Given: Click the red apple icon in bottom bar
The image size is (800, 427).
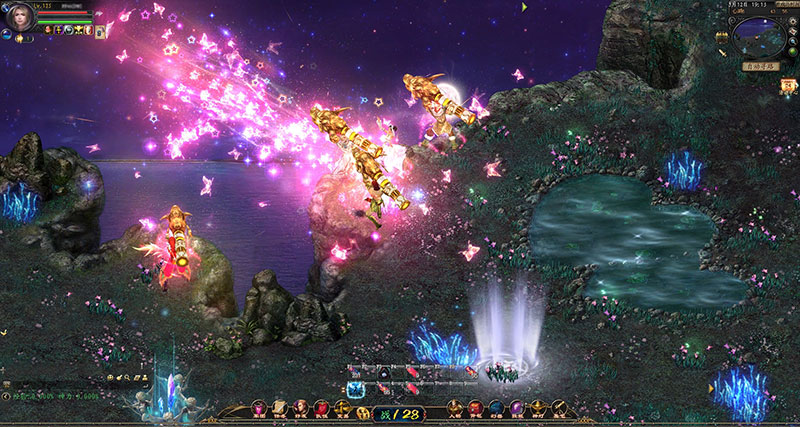Looking at the screenshot, I should point(321,407).
